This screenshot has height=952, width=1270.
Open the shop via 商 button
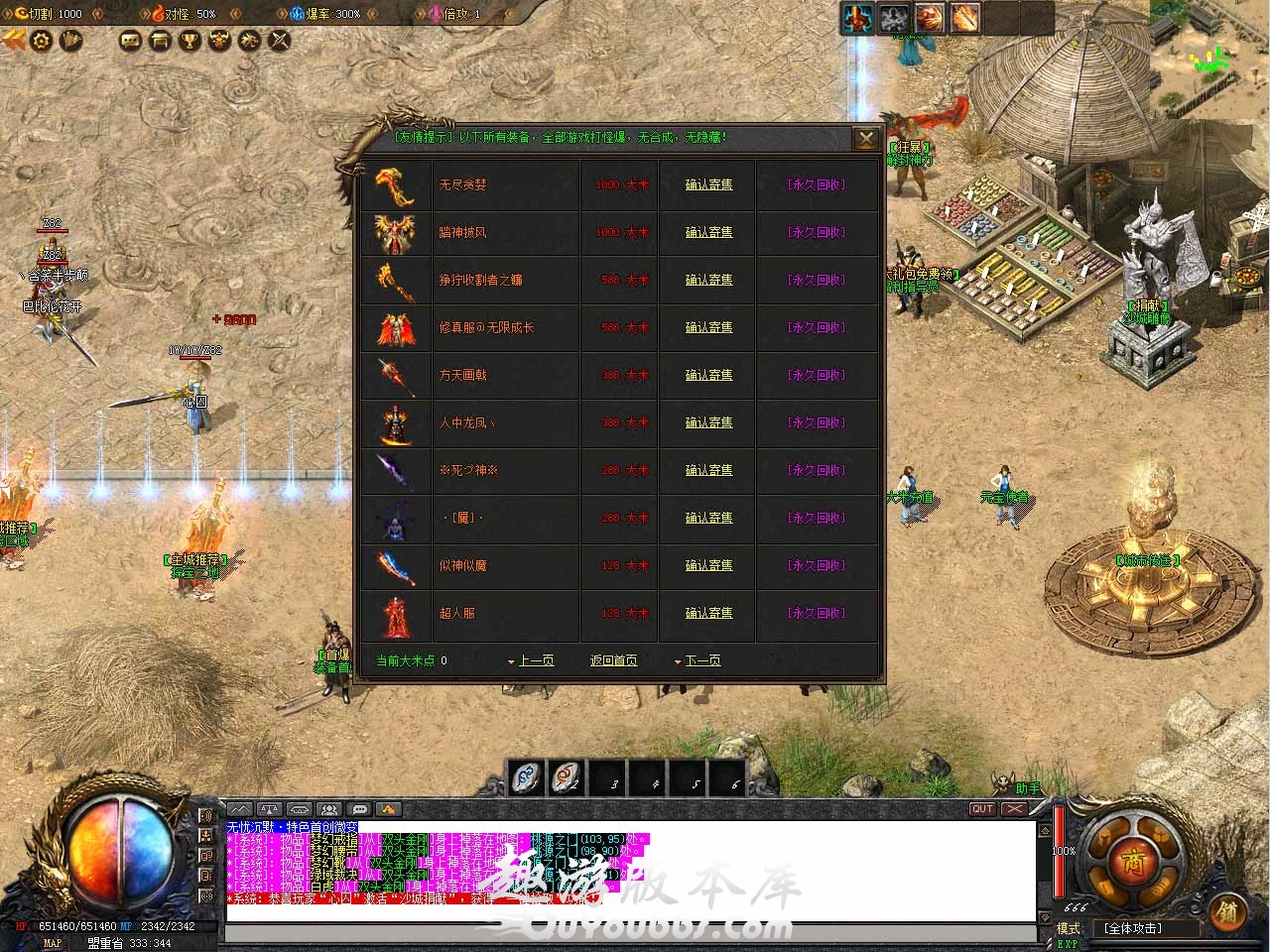pos(1132,862)
